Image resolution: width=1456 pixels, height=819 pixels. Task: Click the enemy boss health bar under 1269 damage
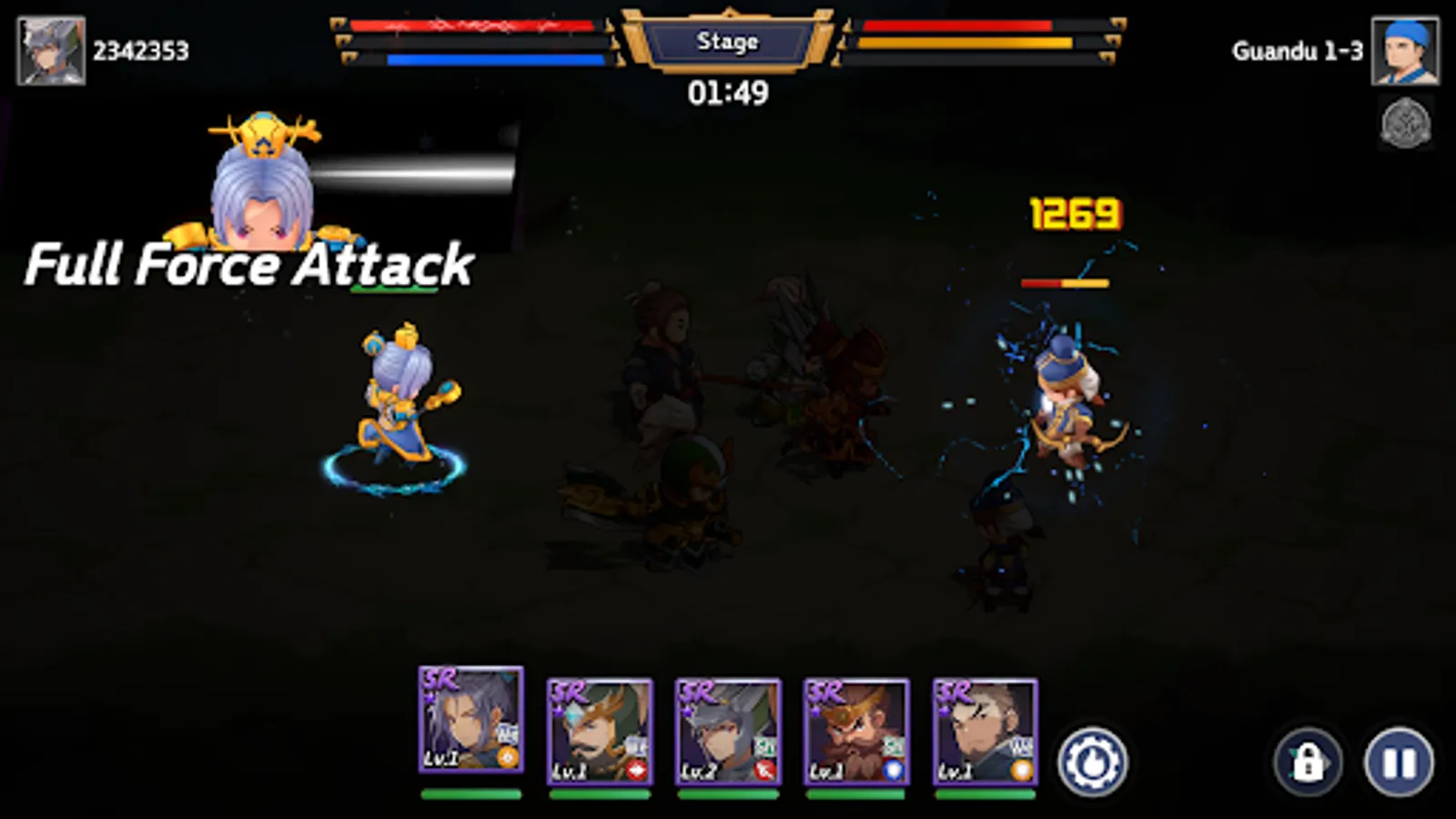click(x=1065, y=283)
